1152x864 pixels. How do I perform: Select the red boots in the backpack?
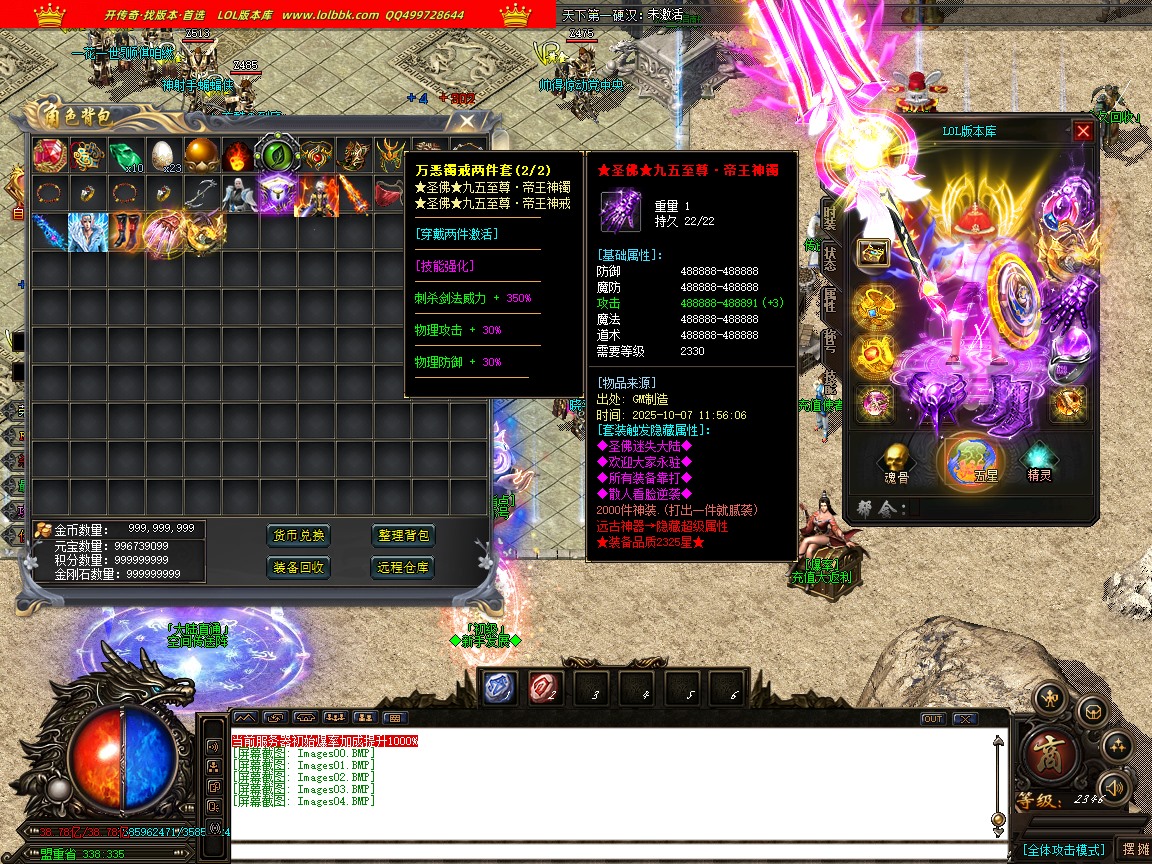124,231
